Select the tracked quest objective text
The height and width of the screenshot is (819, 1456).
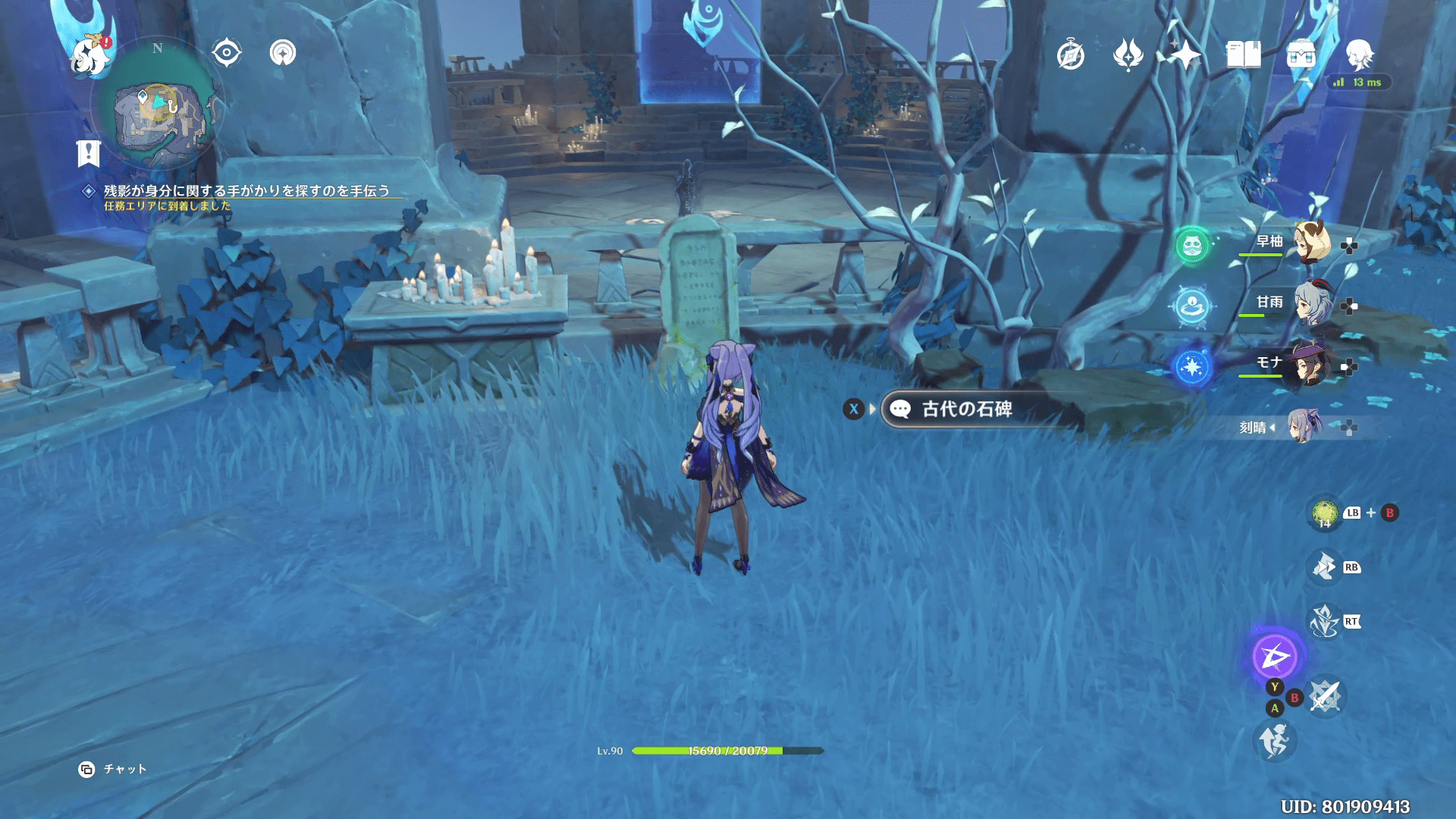coord(246,191)
